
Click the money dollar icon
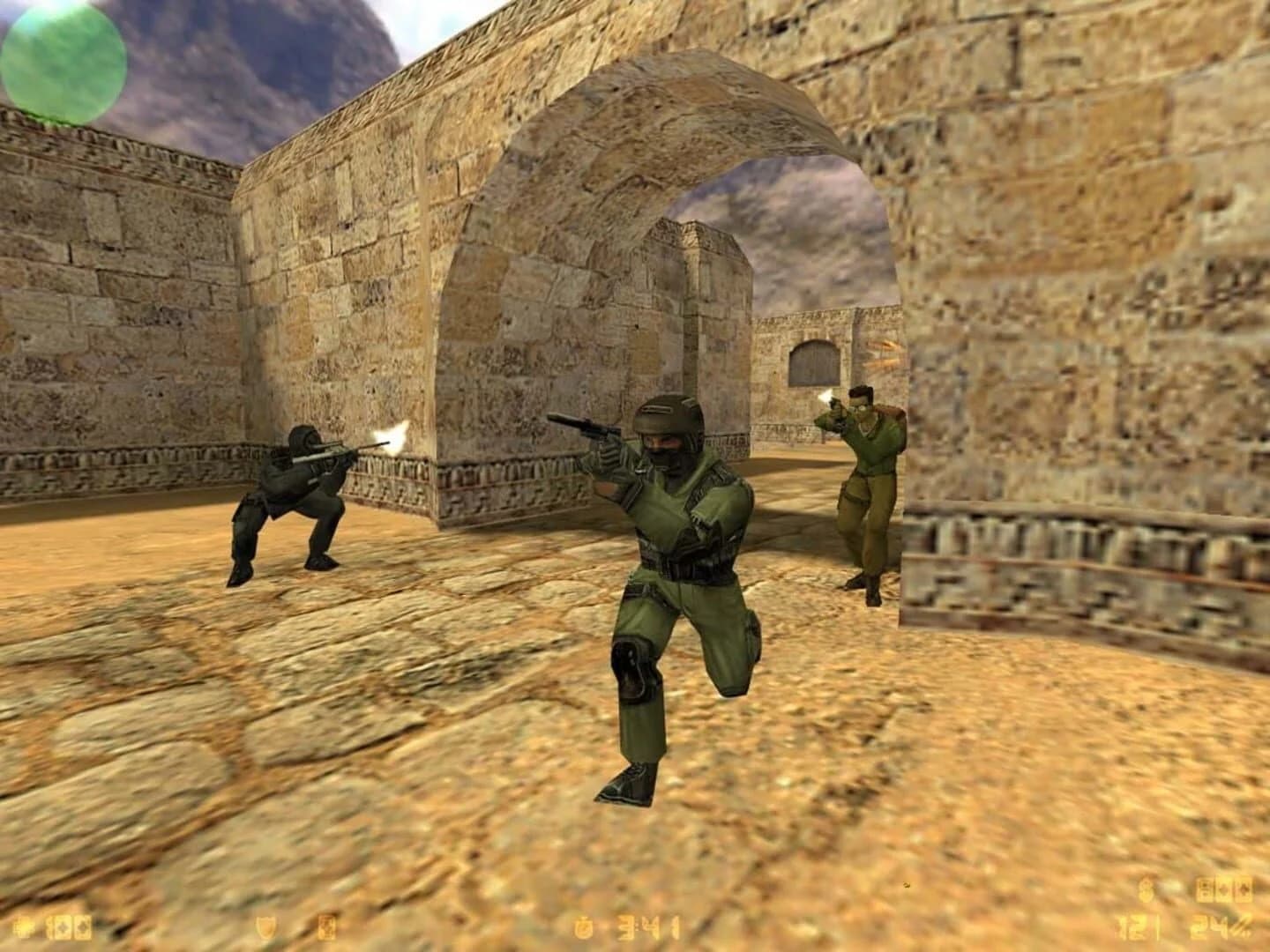(x=1144, y=889)
